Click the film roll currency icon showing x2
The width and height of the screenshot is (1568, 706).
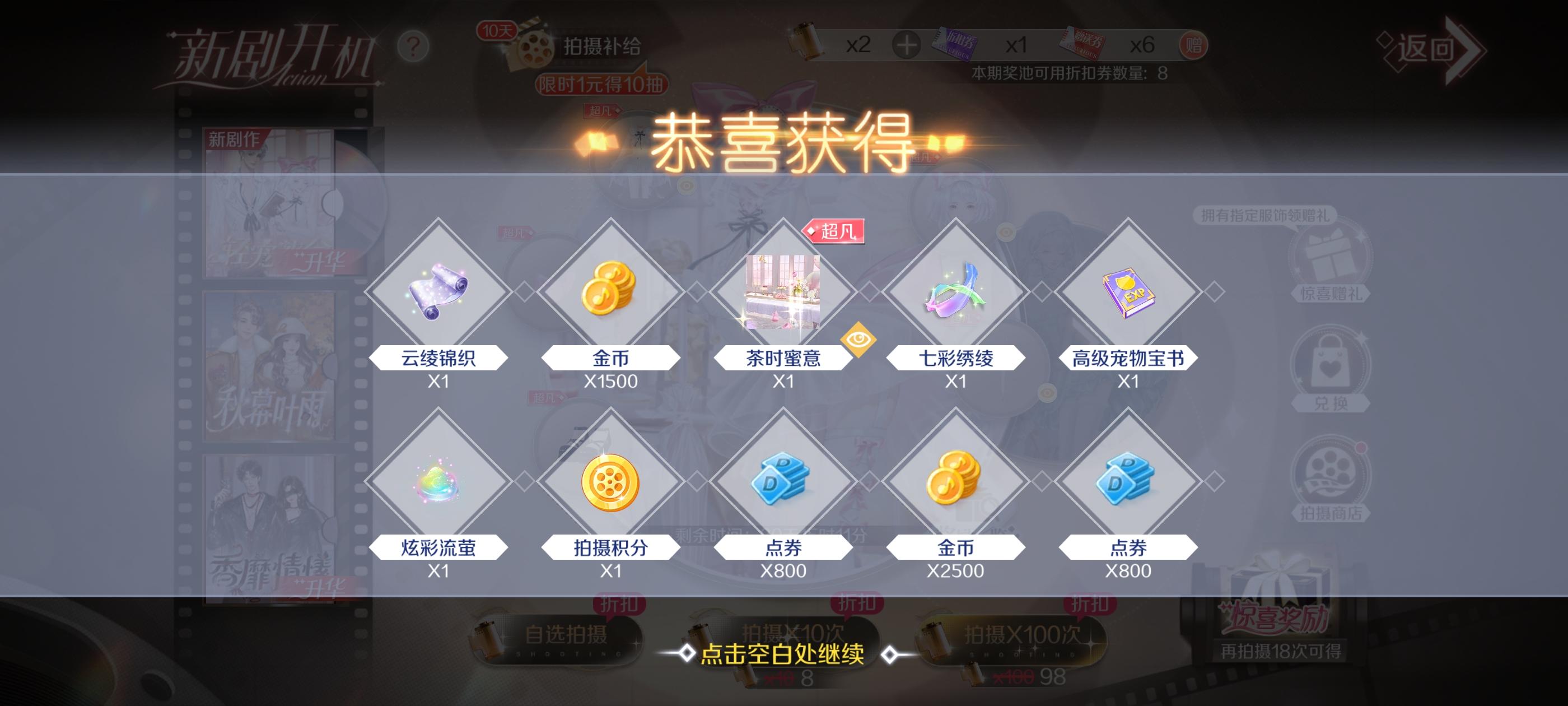805,43
